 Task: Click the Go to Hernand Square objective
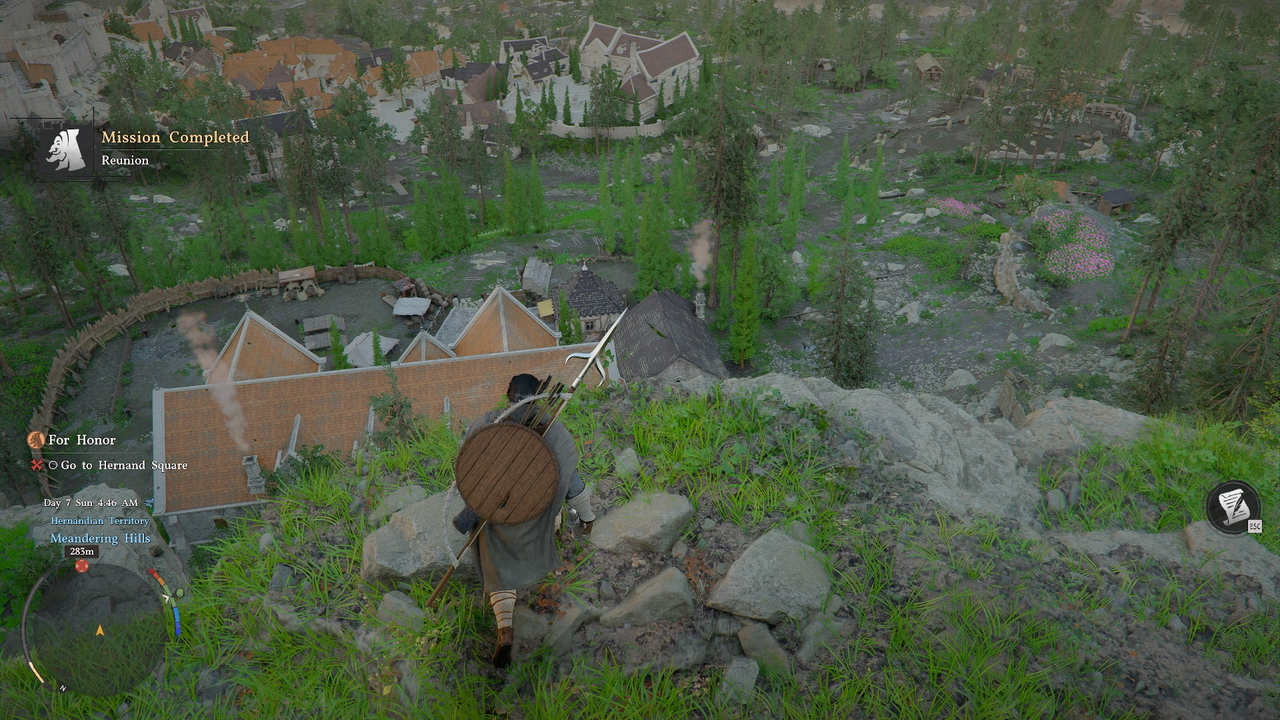[x=123, y=465]
